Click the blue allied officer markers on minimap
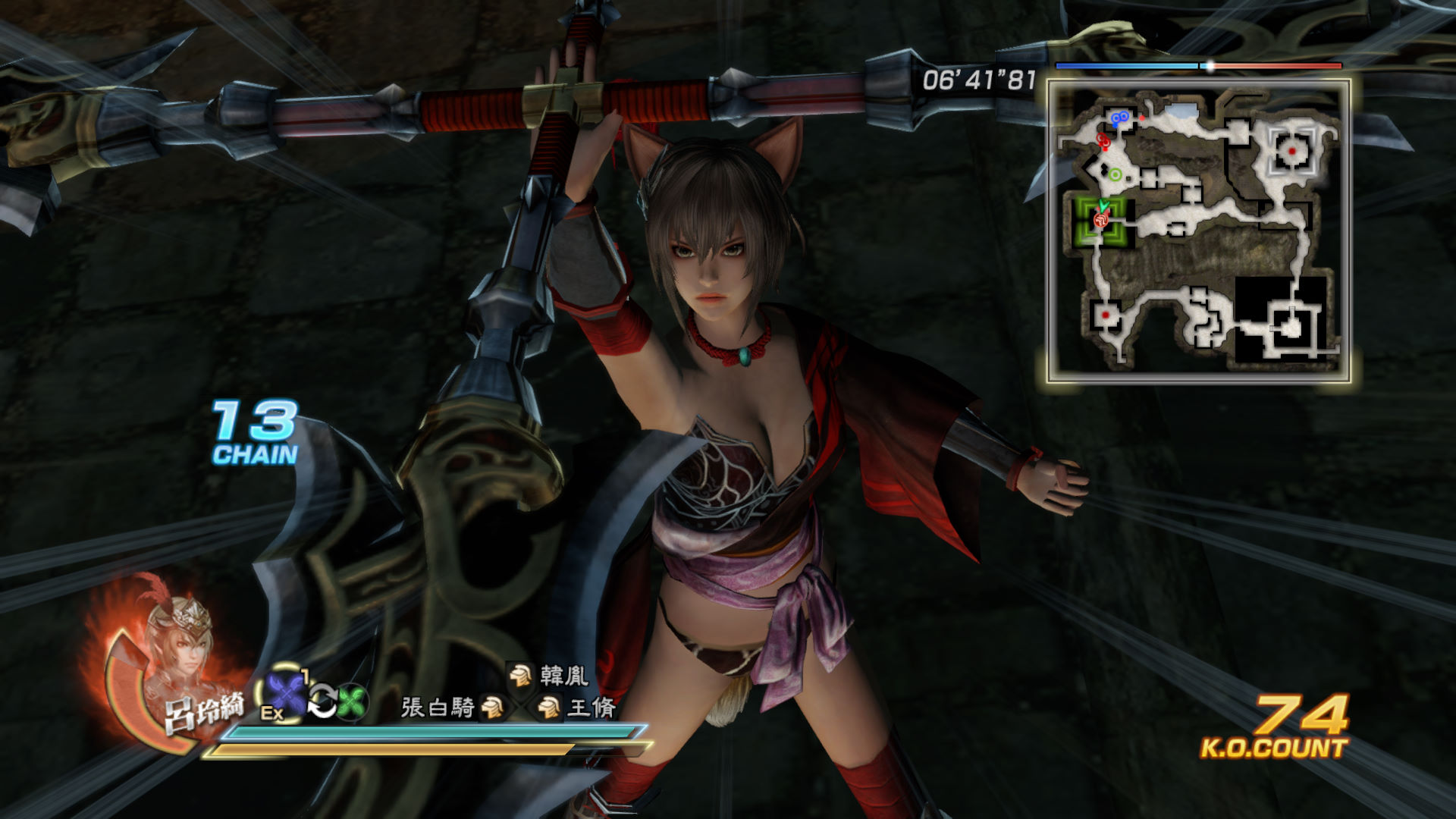This screenshot has width=1456, height=819. (1119, 118)
